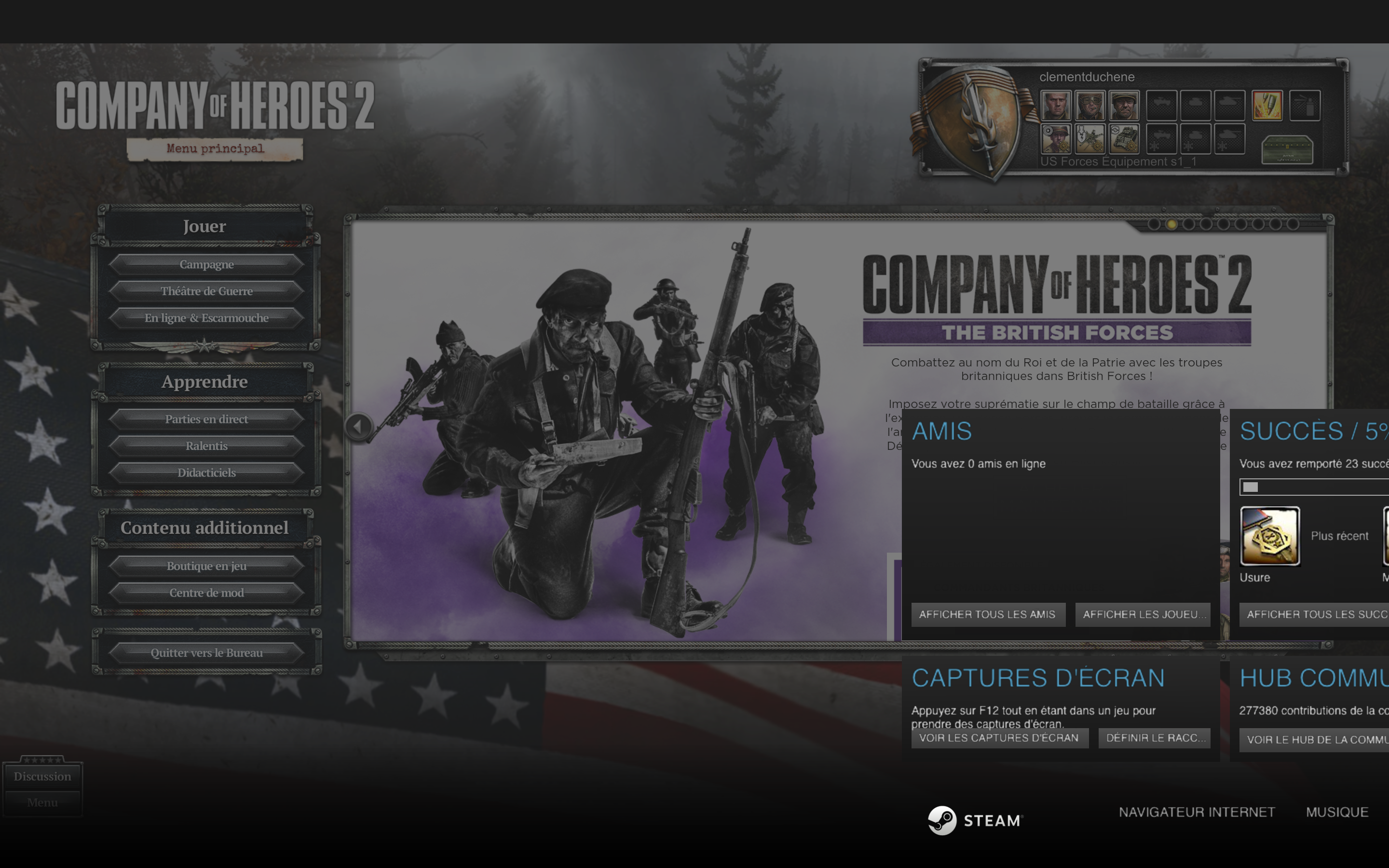Screen dimensions: 1389x868
Task: Select the Musique overlay option
Action: coord(1337,812)
